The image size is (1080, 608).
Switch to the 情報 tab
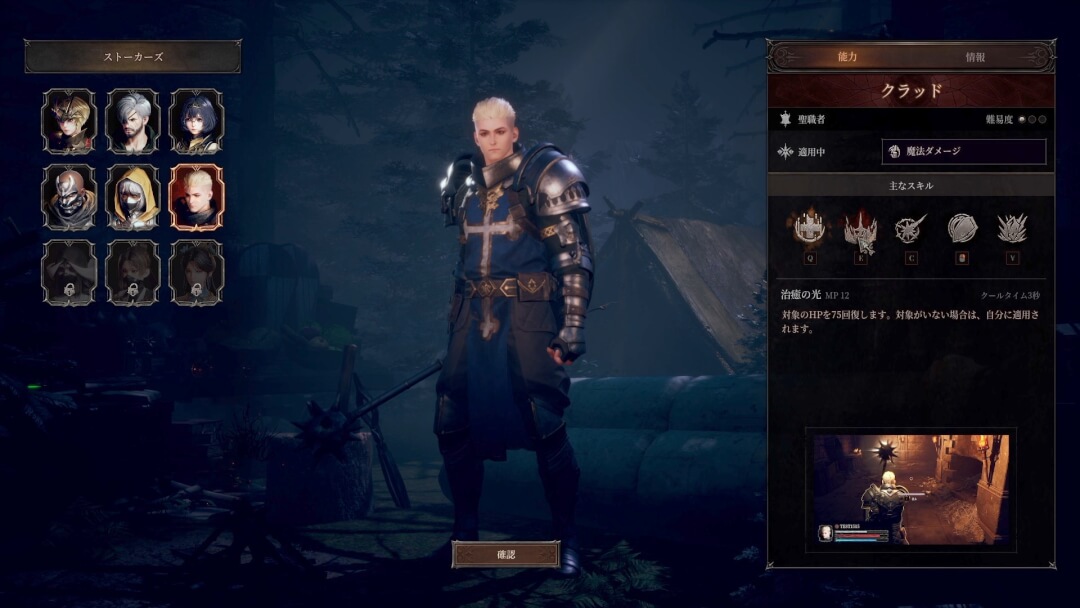click(975, 58)
